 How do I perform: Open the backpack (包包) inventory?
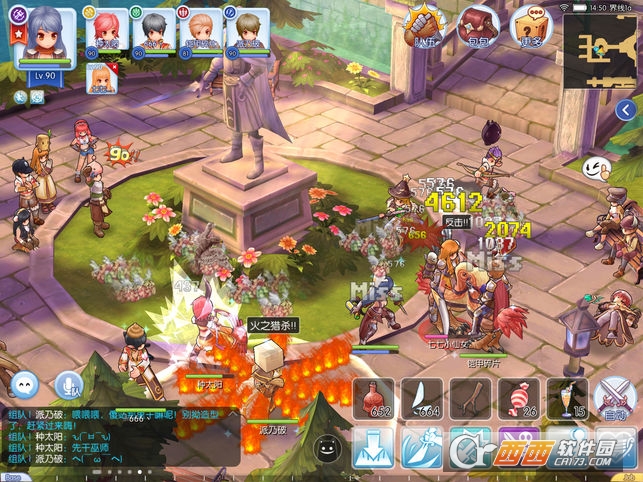point(477,24)
